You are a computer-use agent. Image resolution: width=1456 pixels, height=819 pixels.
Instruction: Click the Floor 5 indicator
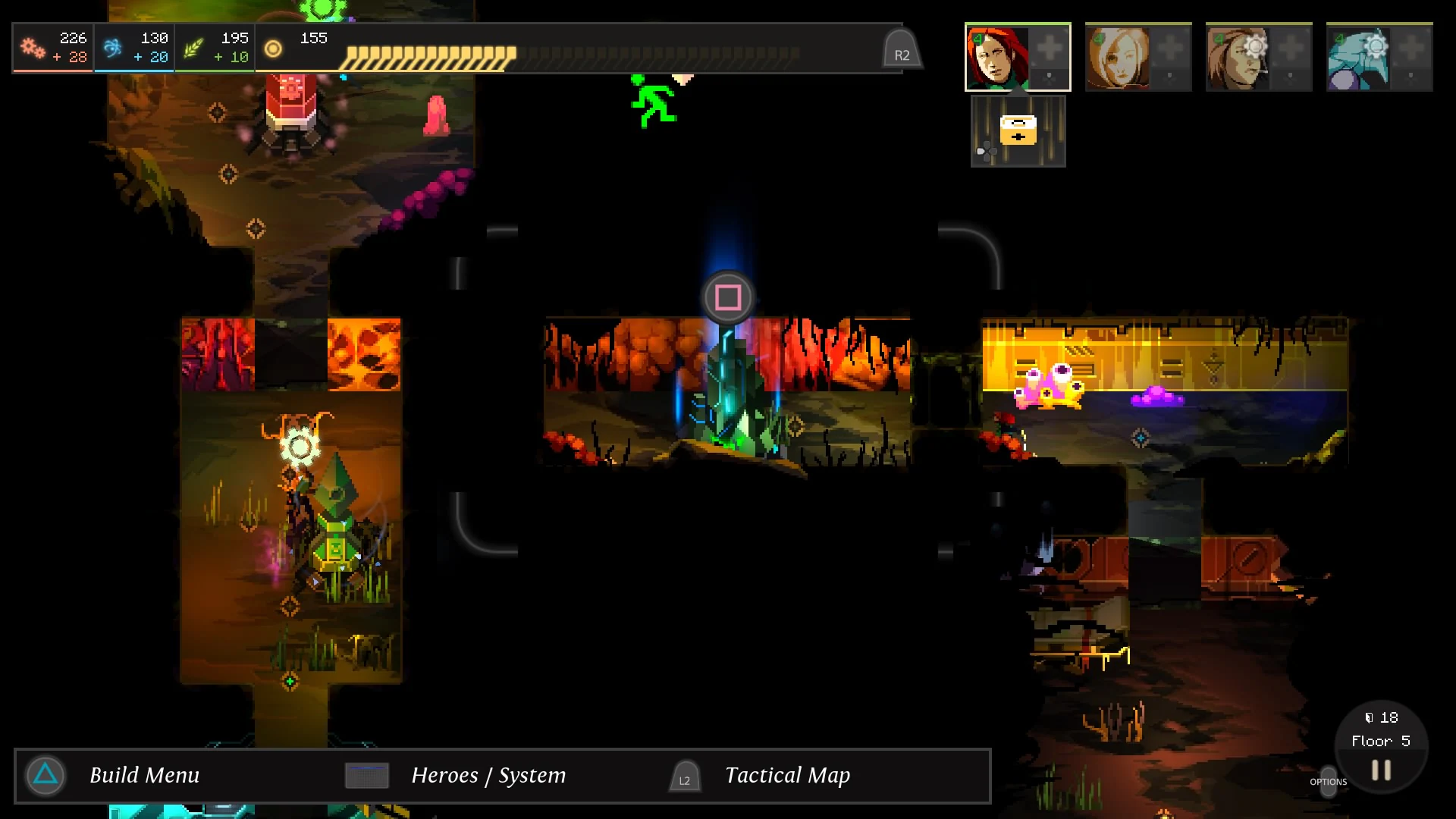[1382, 741]
